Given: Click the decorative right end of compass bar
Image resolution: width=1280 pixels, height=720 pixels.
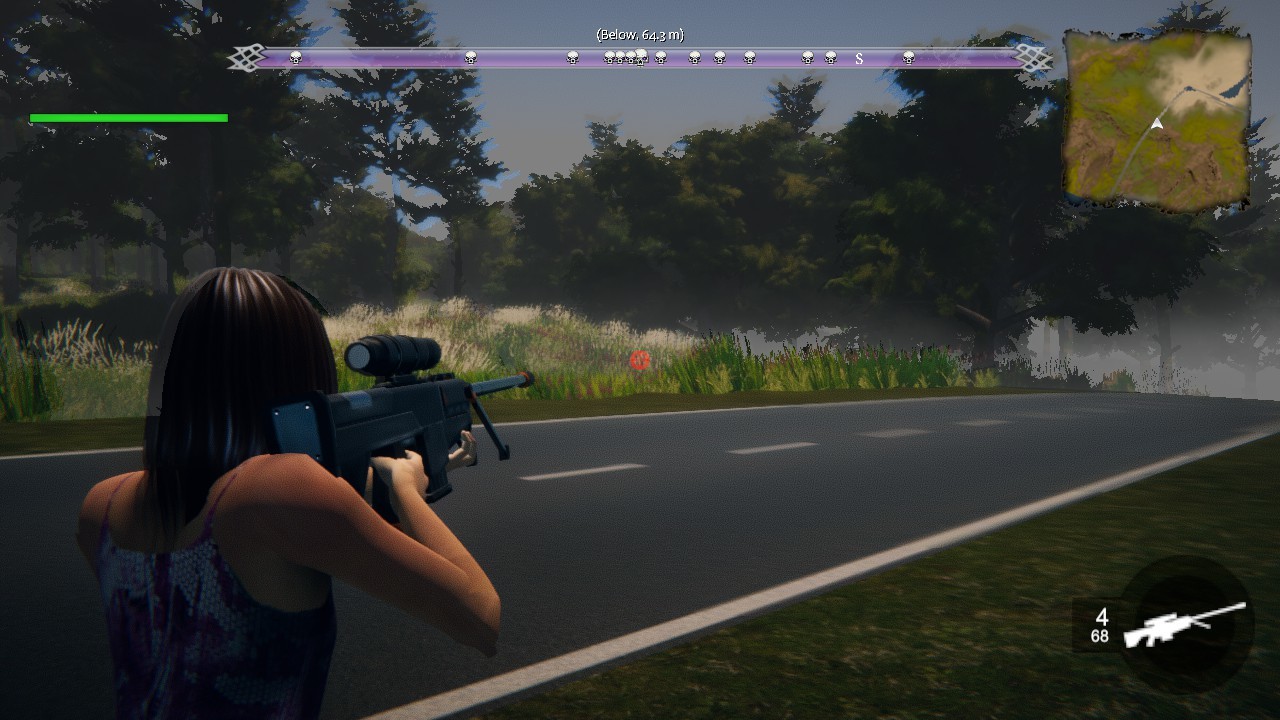Looking at the screenshot, I should coord(1033,57).
